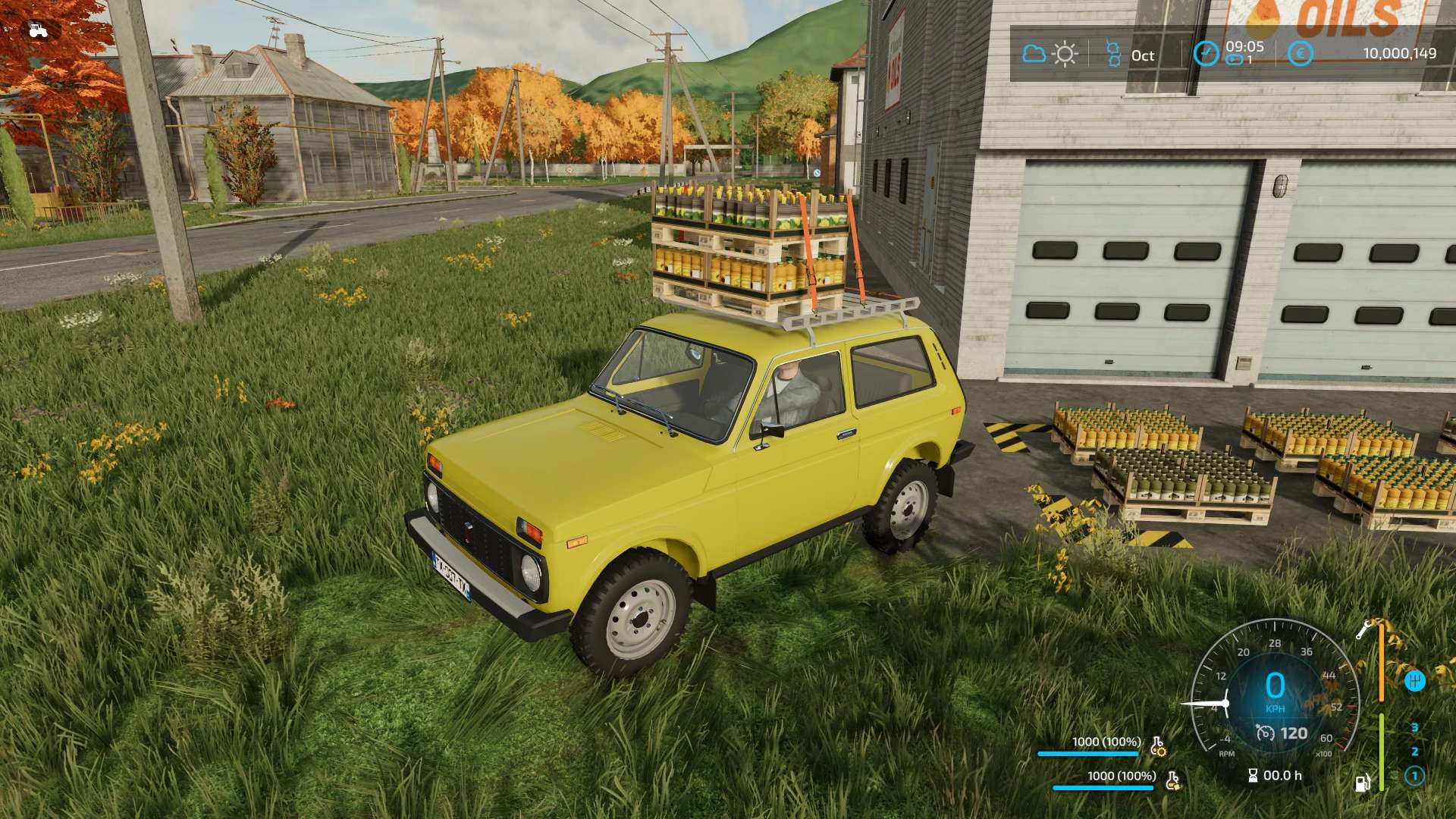Open the weather forecast cloud icon
This screenshot has width=1456, height=819.
pos(1034,54)
